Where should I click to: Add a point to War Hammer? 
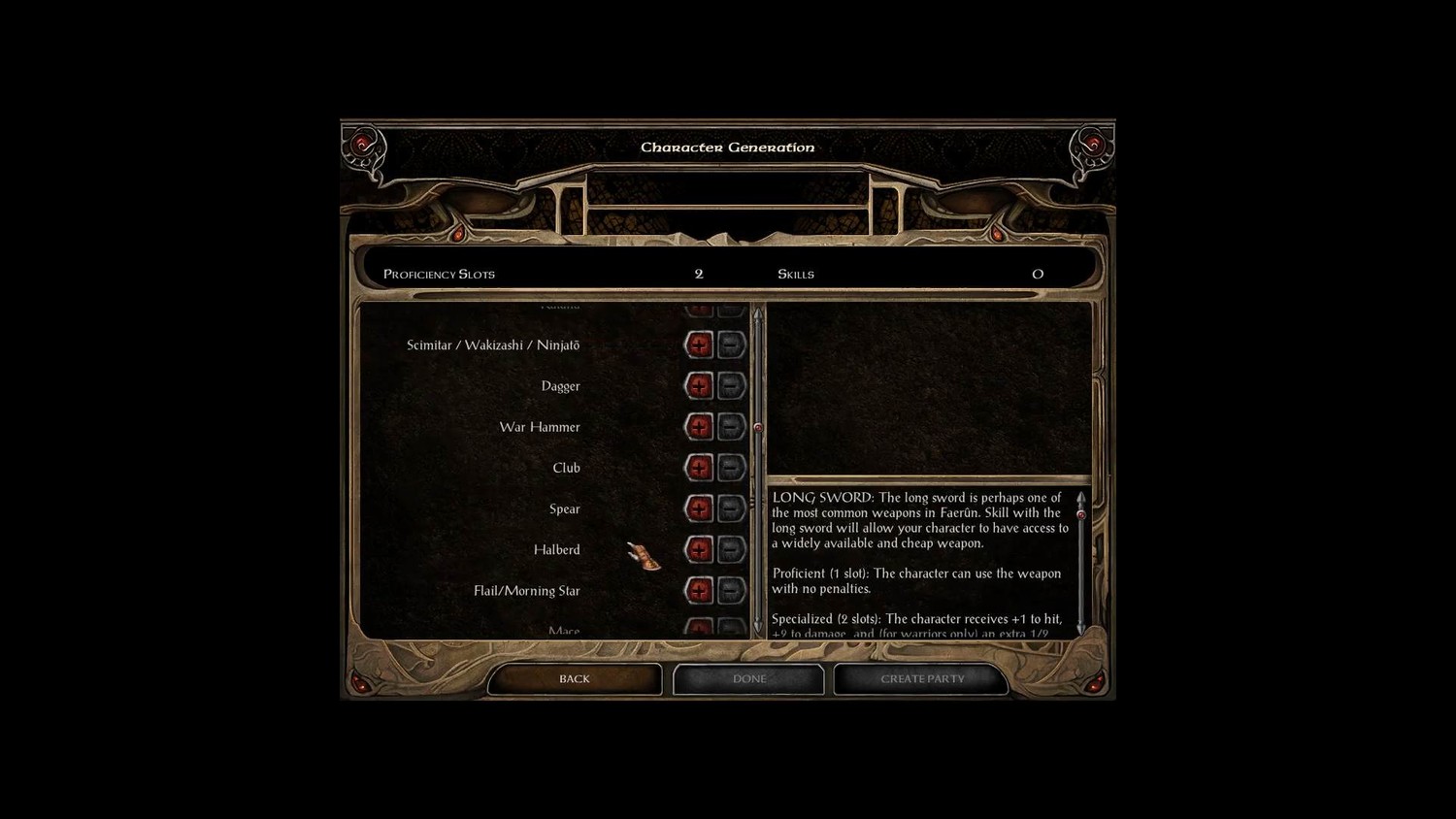pyautogui.click(x=699, y=427)
